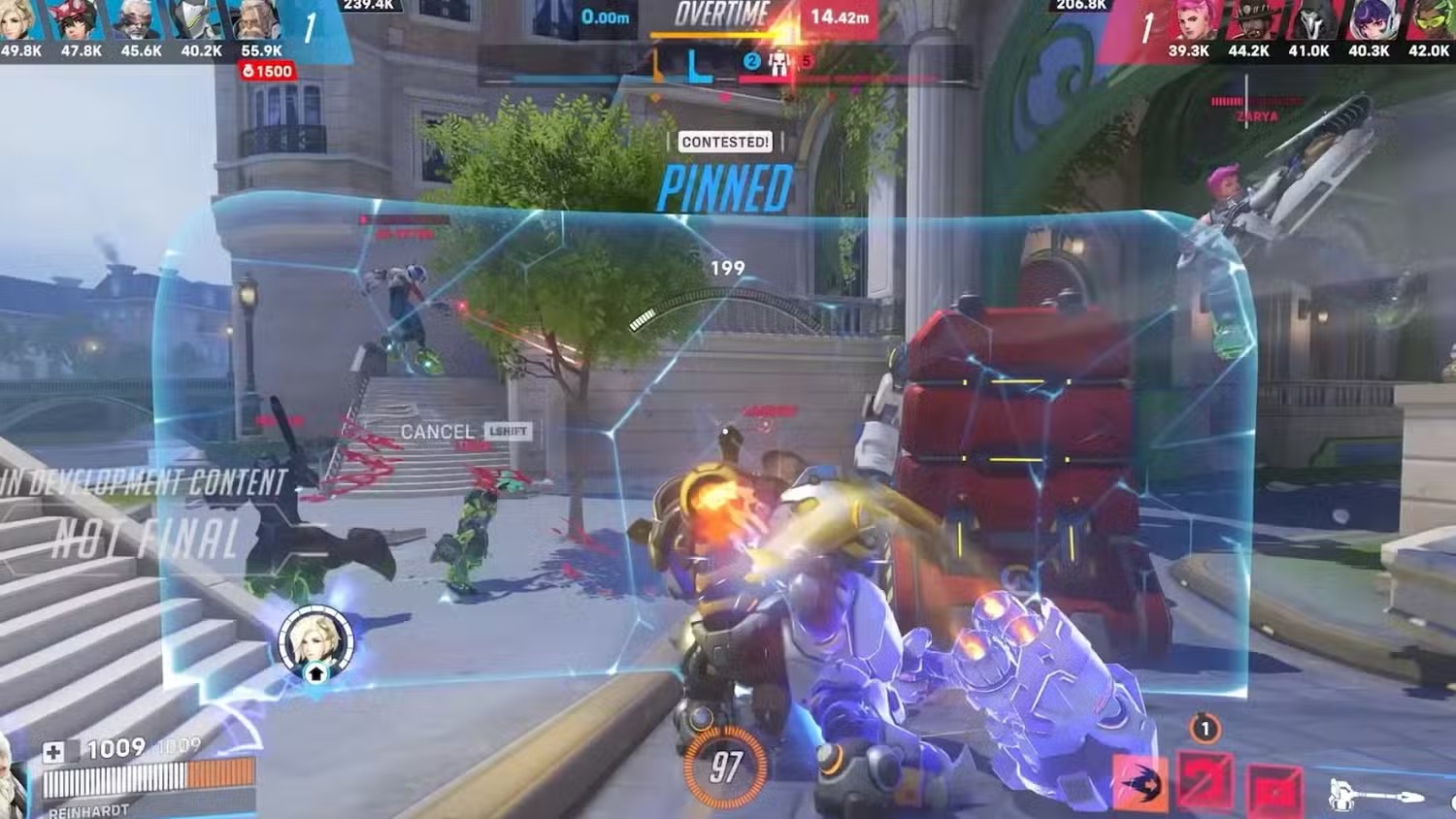Click the Mercy ally indicator icon

315,642
